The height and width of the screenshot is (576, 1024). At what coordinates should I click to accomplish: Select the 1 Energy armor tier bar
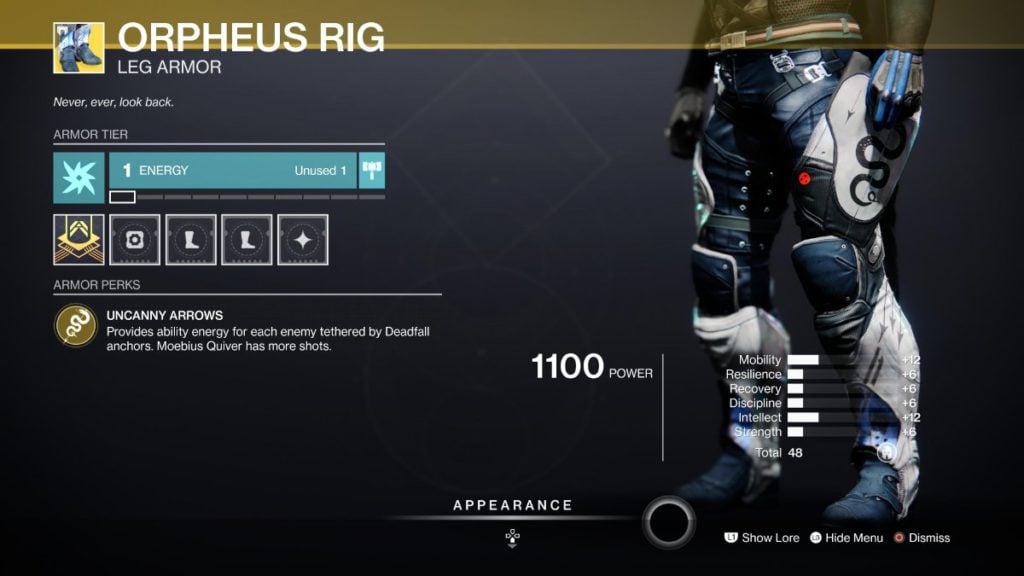(x=232, y=171)
